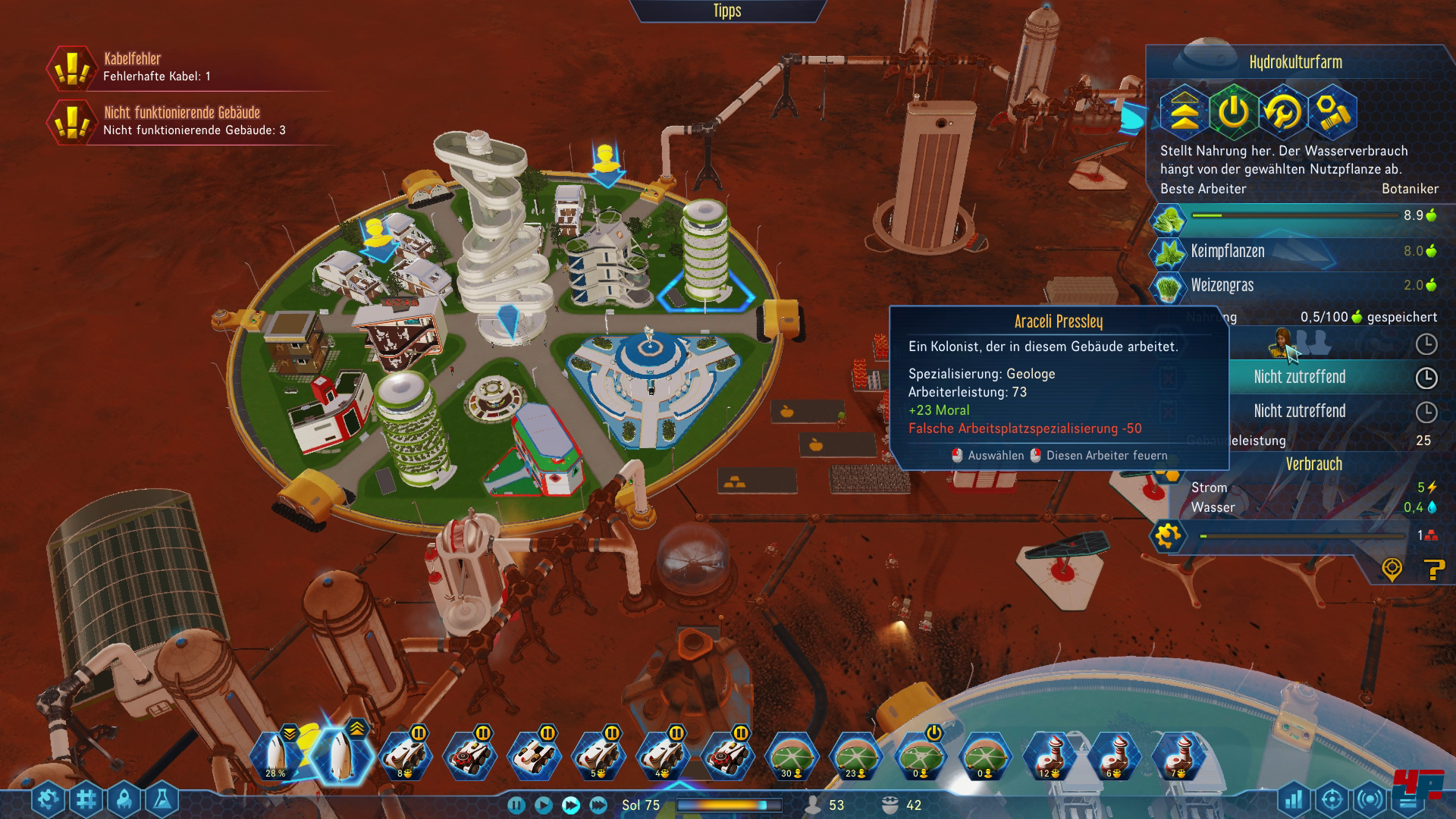Set the game to normal play speed
Viewport: 1456px width, 819px height.
(543, 805)
